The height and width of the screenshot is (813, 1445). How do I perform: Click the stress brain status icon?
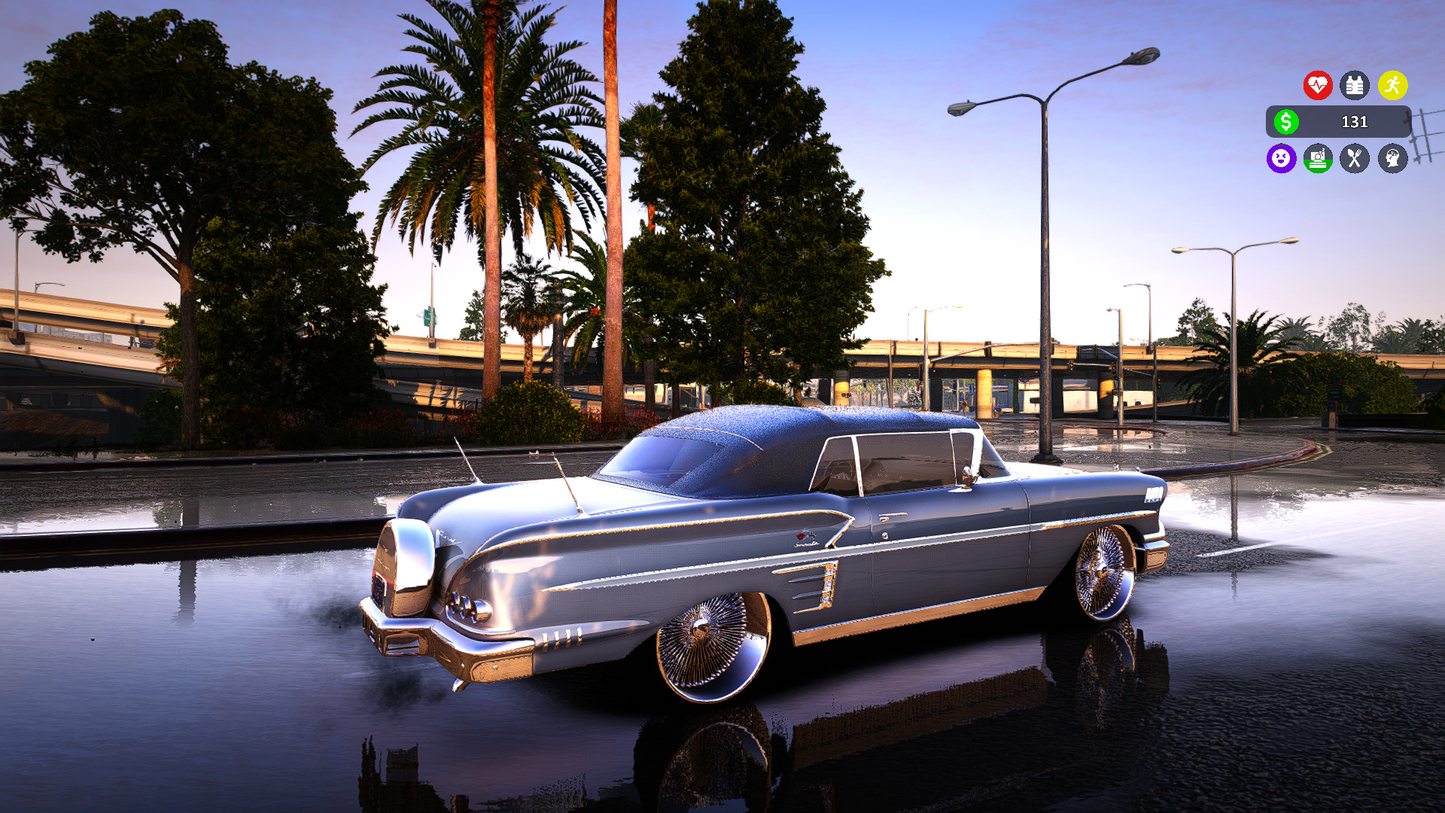pyautogui.click(x=1392, y=157)
